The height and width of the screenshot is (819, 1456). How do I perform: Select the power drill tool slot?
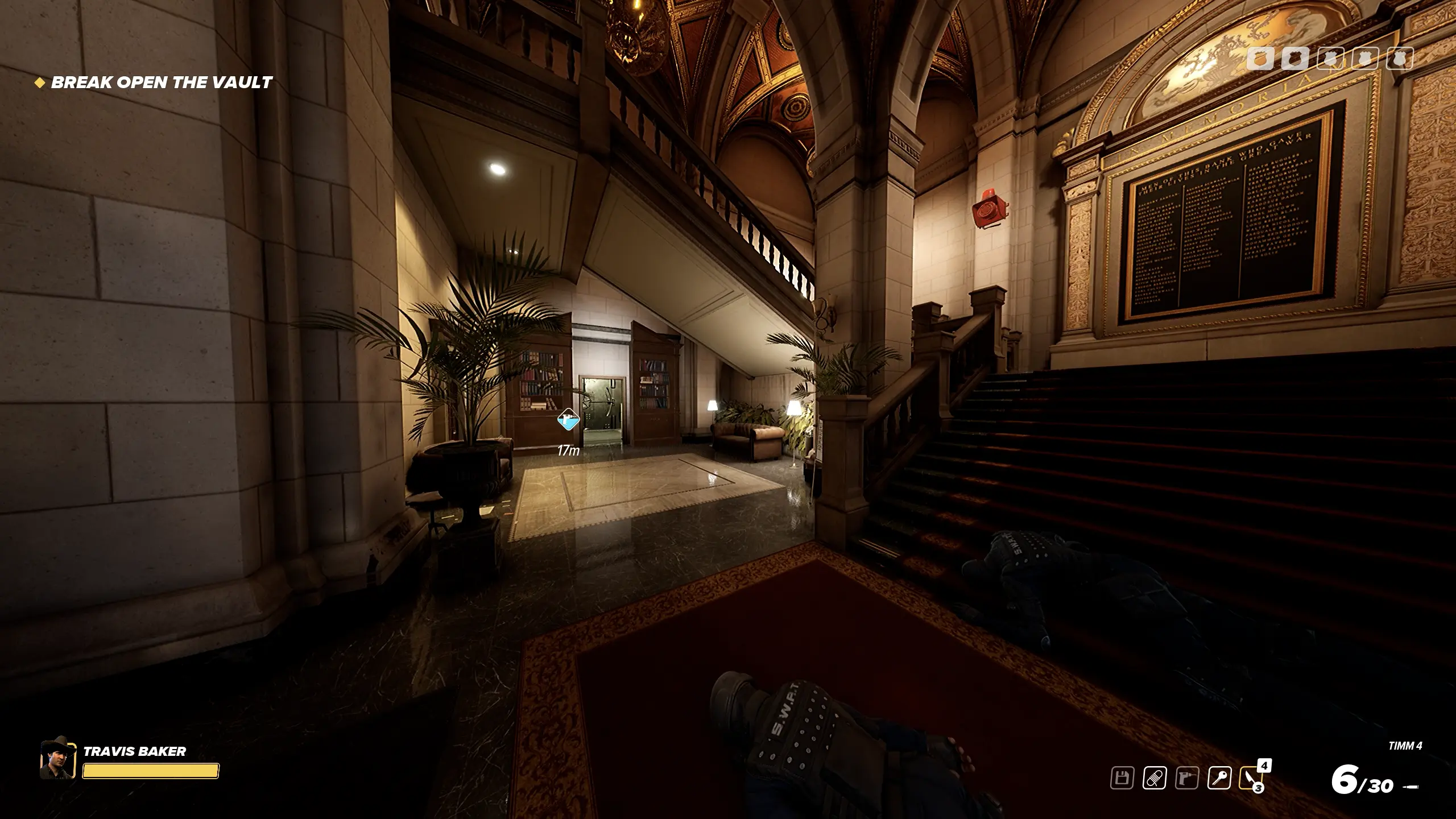1187,777
